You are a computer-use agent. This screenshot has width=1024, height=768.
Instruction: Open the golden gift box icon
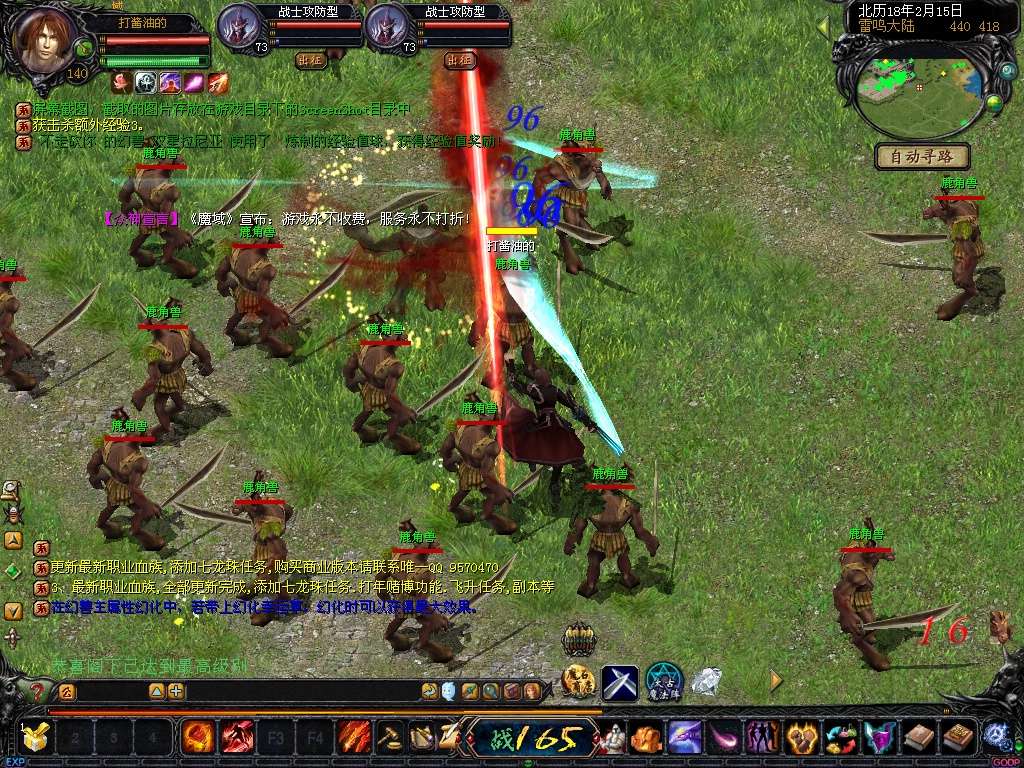[35, 738]
